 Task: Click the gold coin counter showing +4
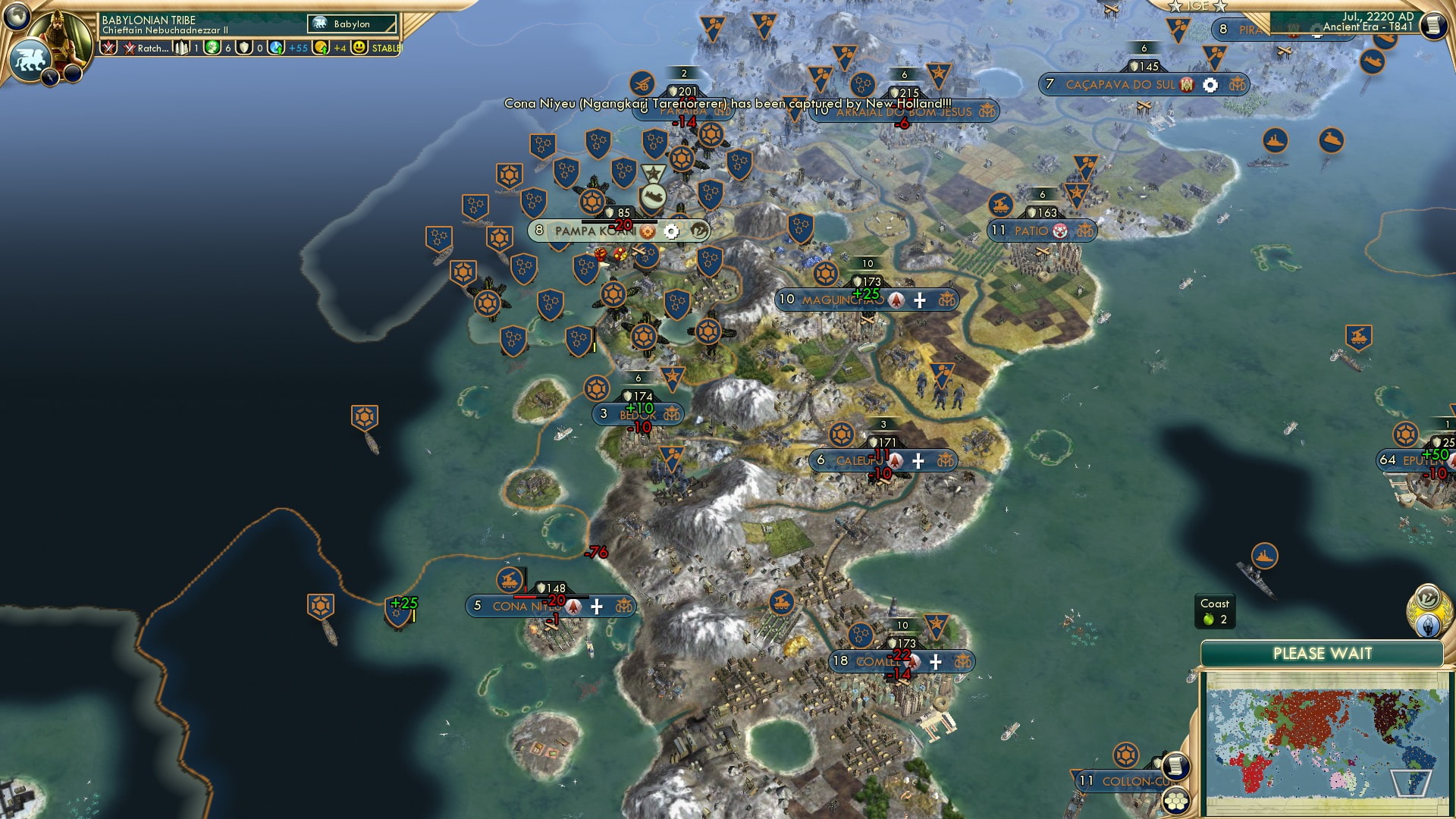point(322,49)
